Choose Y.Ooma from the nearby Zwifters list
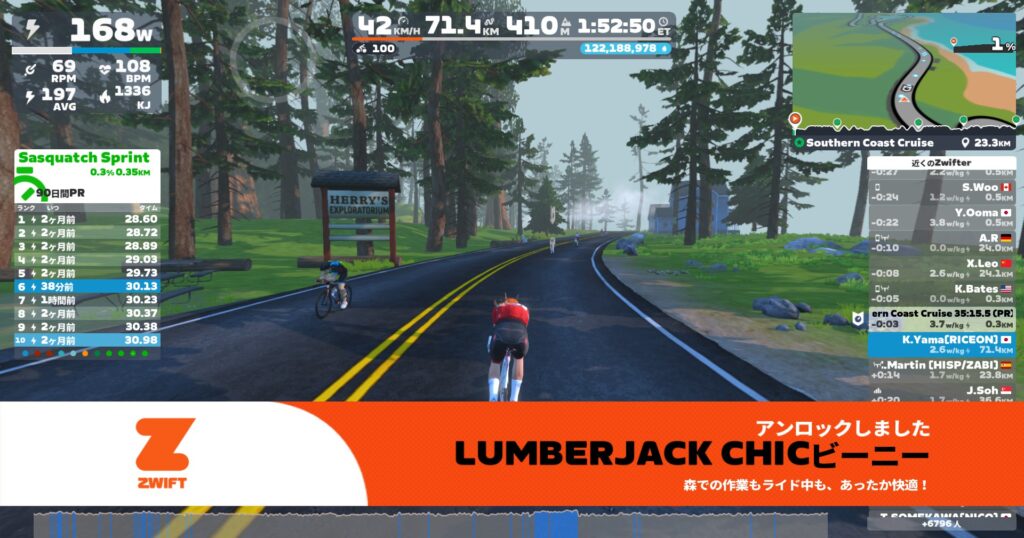1024x538 pixels. 941,217
